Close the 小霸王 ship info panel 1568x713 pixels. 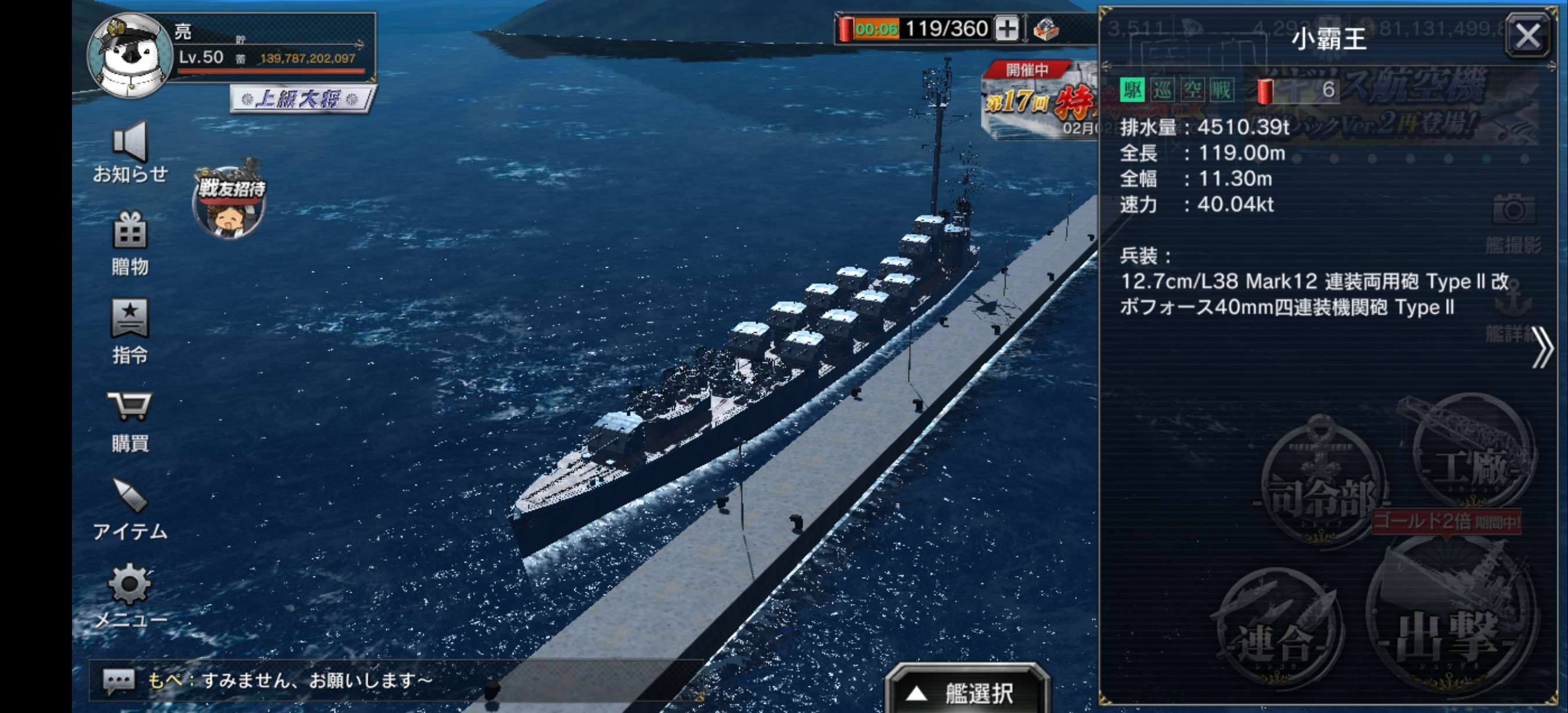(1527, 37)
